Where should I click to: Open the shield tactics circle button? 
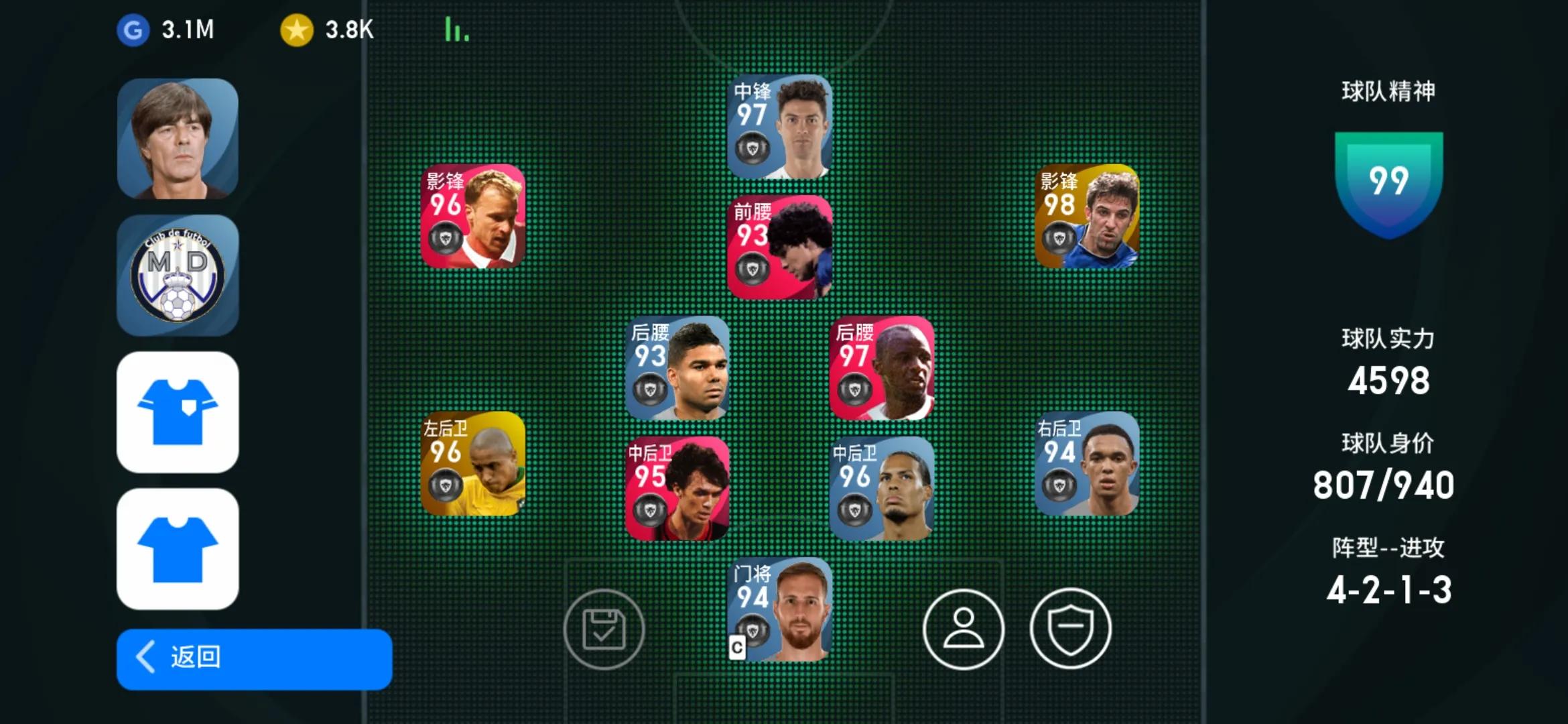pyautogui.click(x=1070, y=629)
